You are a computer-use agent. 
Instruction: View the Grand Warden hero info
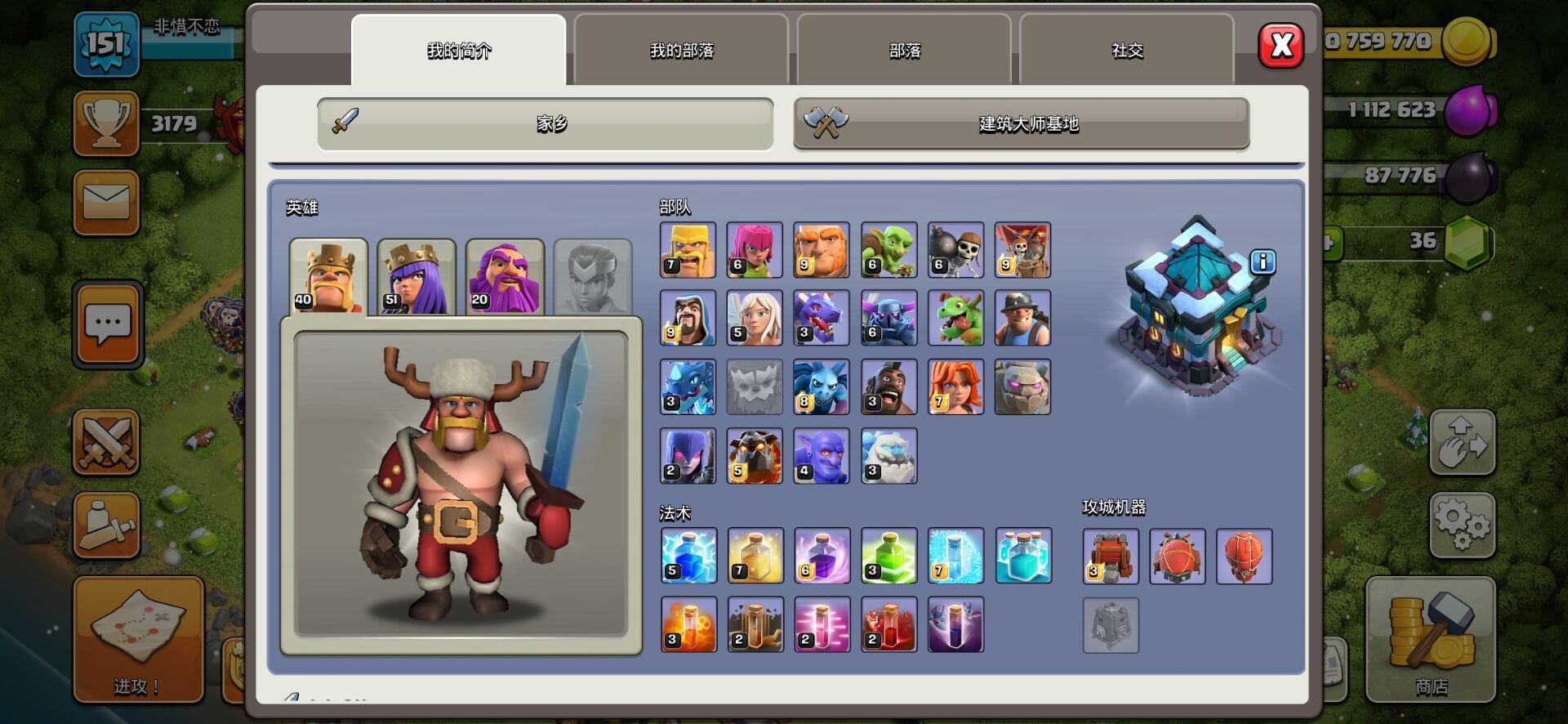pos(504,273)
